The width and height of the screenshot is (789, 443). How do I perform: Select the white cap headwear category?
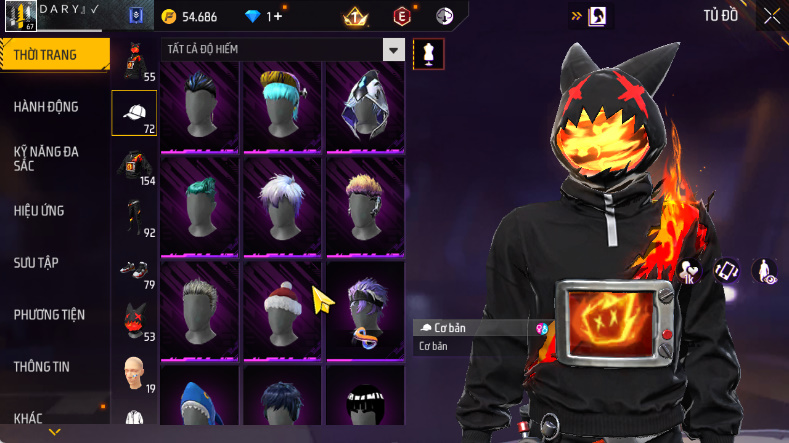click(134, 114)
